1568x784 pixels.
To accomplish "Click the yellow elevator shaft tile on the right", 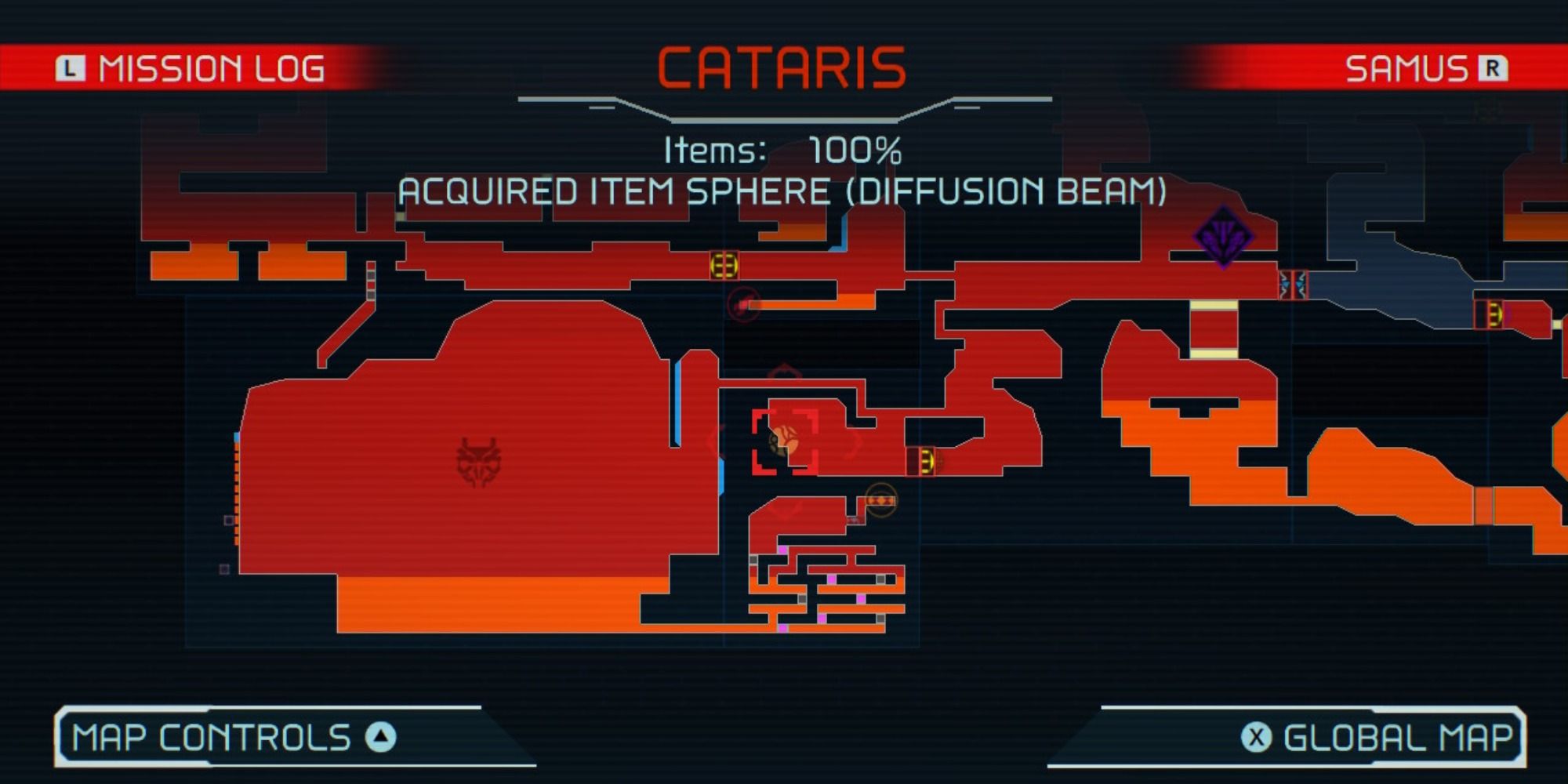I will [x=1213, y=306].
